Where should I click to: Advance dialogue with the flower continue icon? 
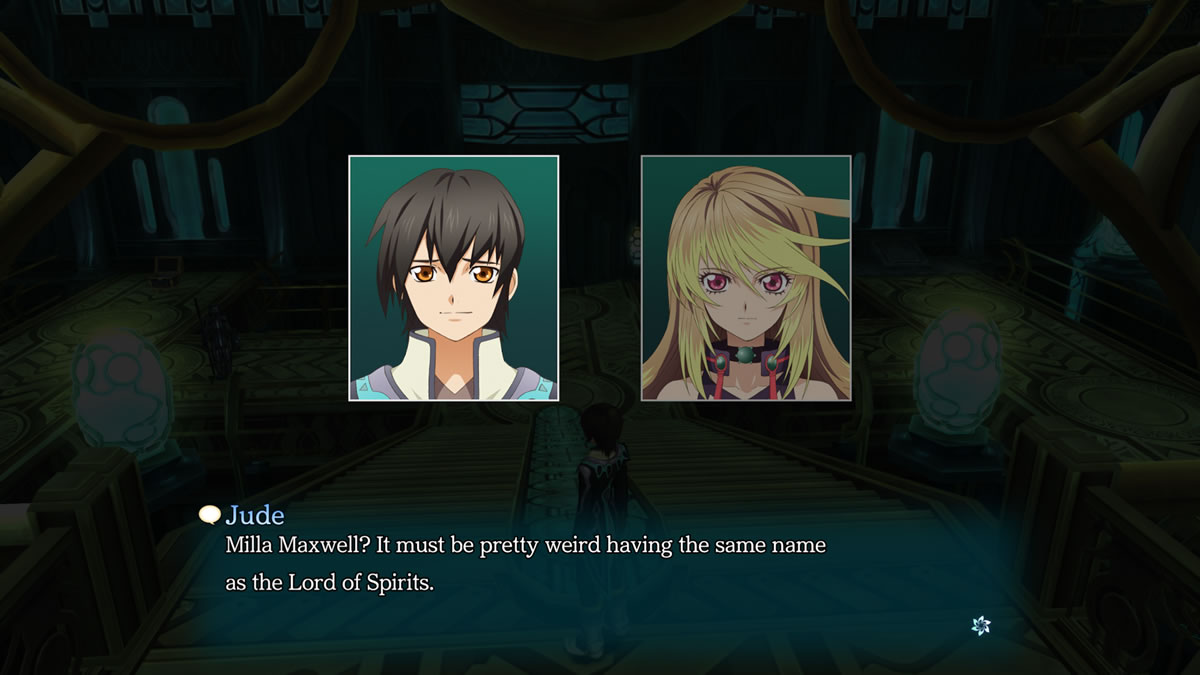click(x=981, y=625)
